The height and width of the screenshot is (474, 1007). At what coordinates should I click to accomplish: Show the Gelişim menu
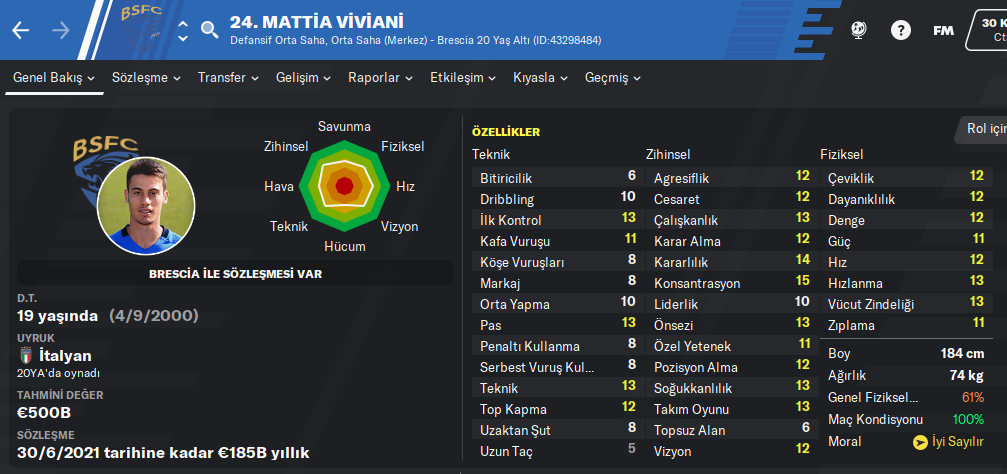coord(304,77)
